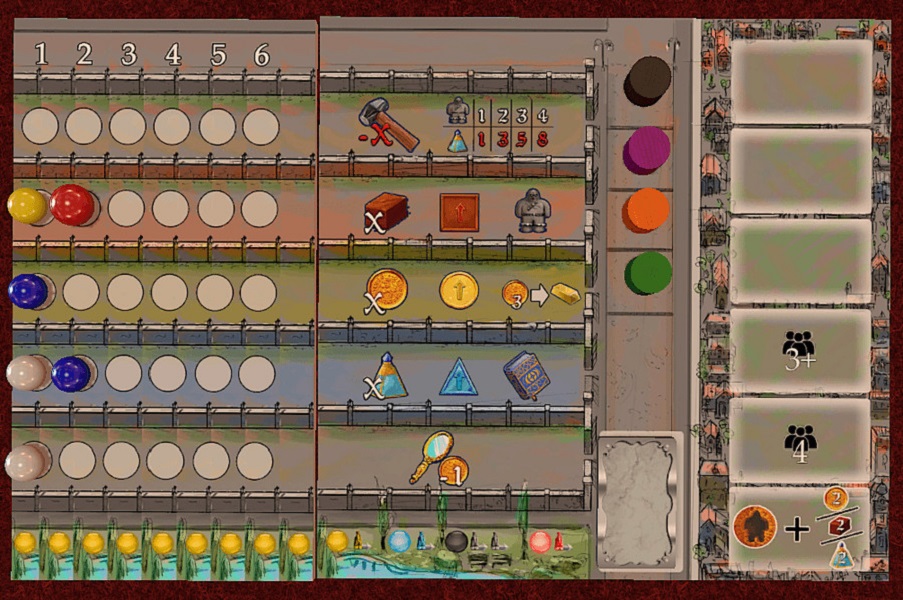Select the 4 players tile

800,440
